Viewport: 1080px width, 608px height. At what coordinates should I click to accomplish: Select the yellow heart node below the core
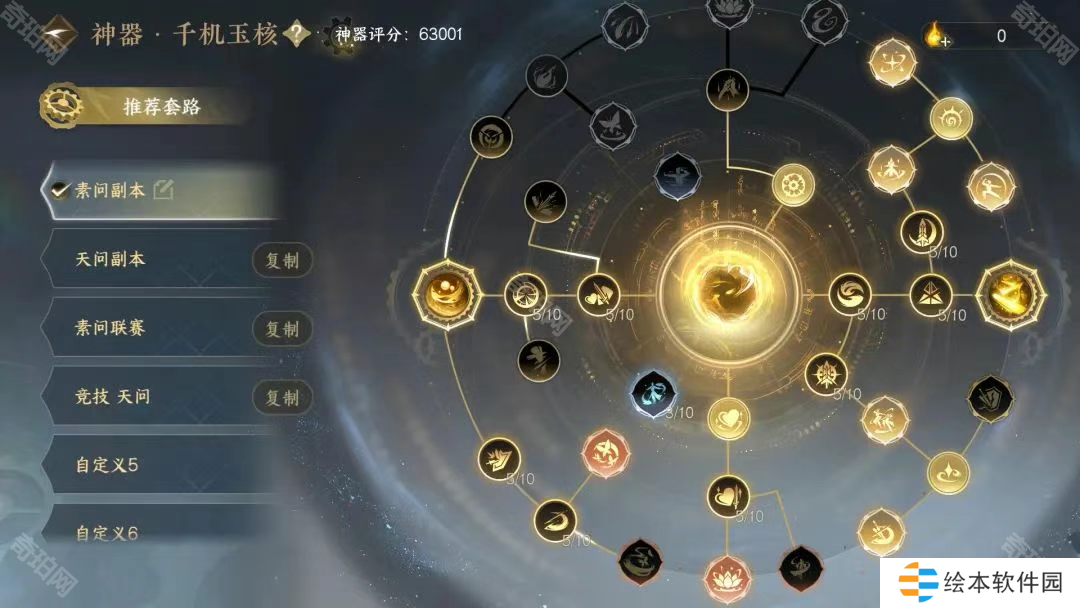(x=728, y=418)
